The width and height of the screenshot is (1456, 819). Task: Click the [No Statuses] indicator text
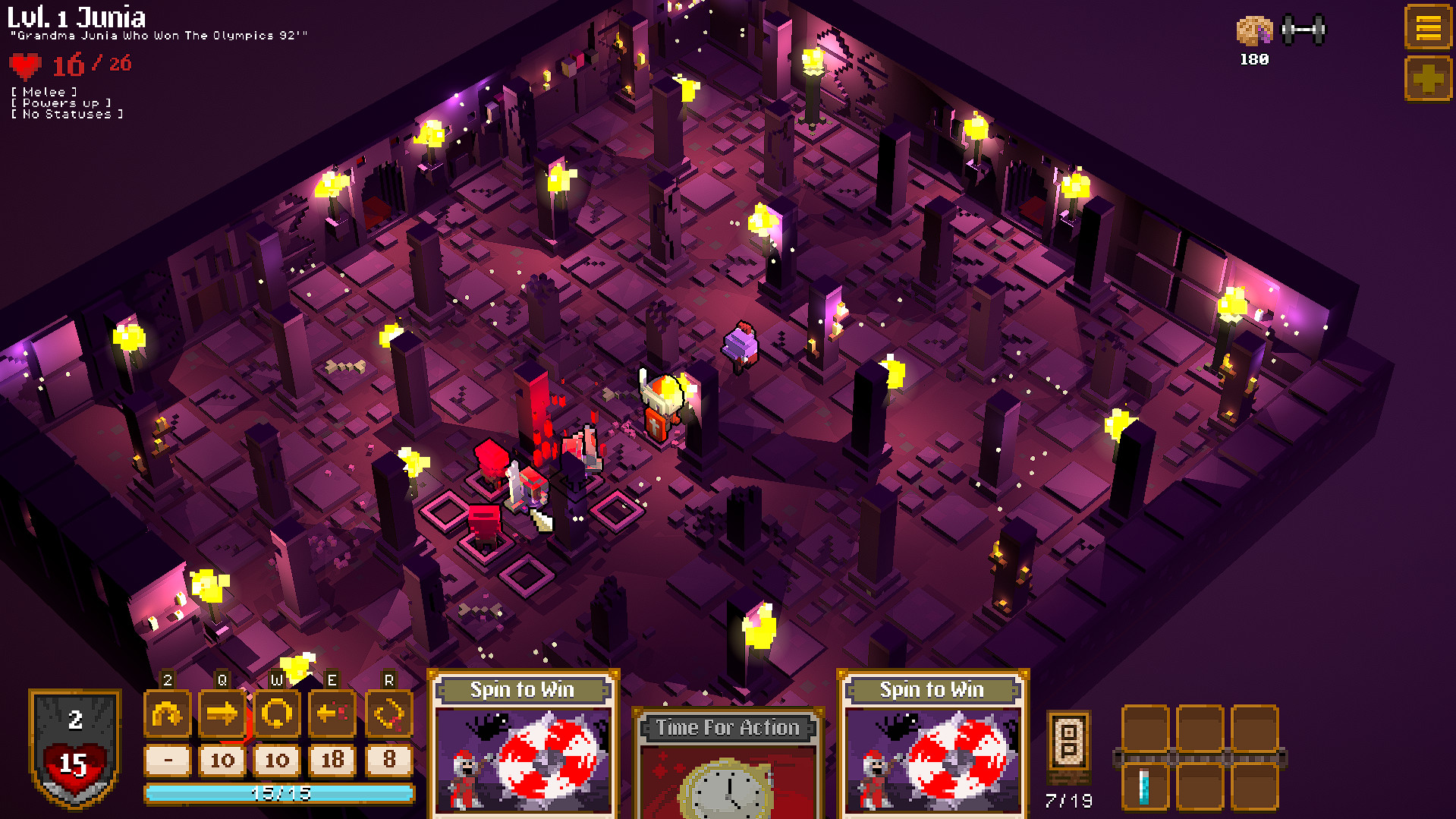pos(67,113)
